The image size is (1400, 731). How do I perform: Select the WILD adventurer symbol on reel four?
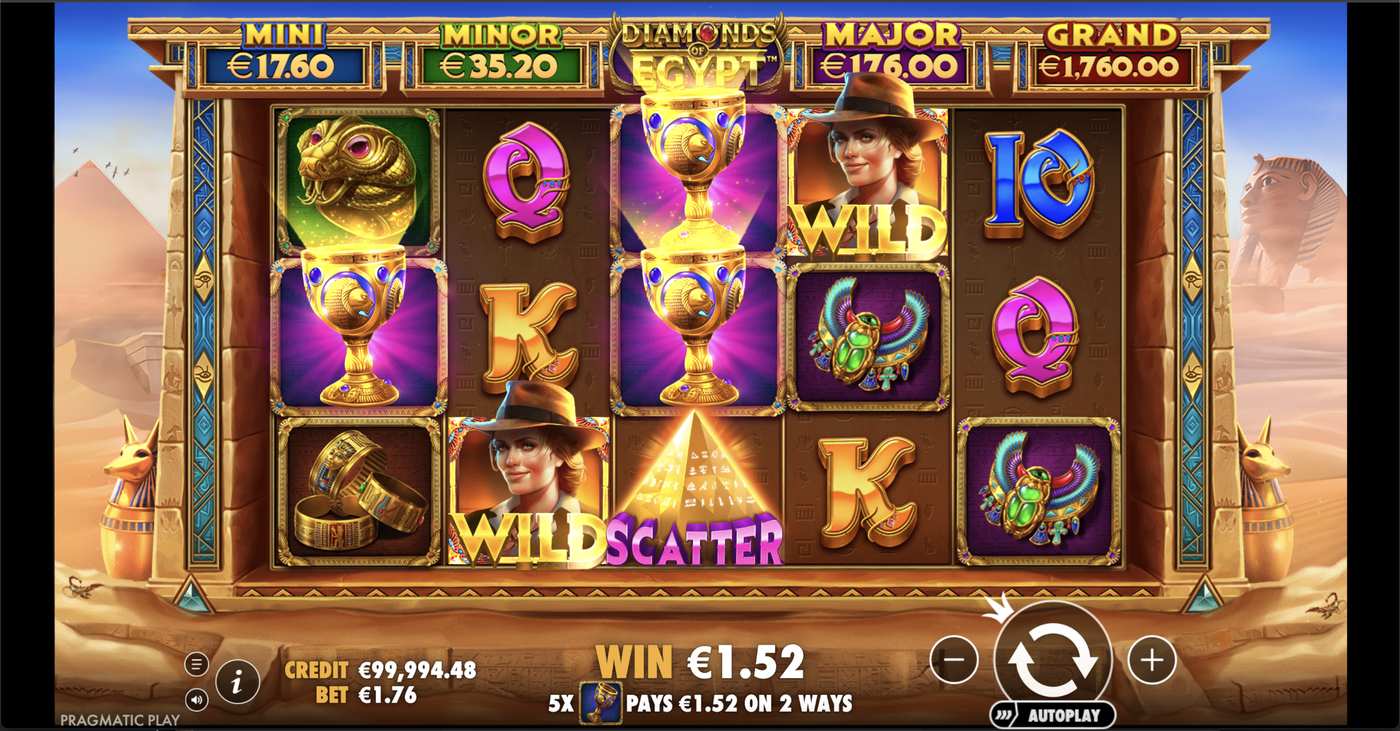pos(868,180)
